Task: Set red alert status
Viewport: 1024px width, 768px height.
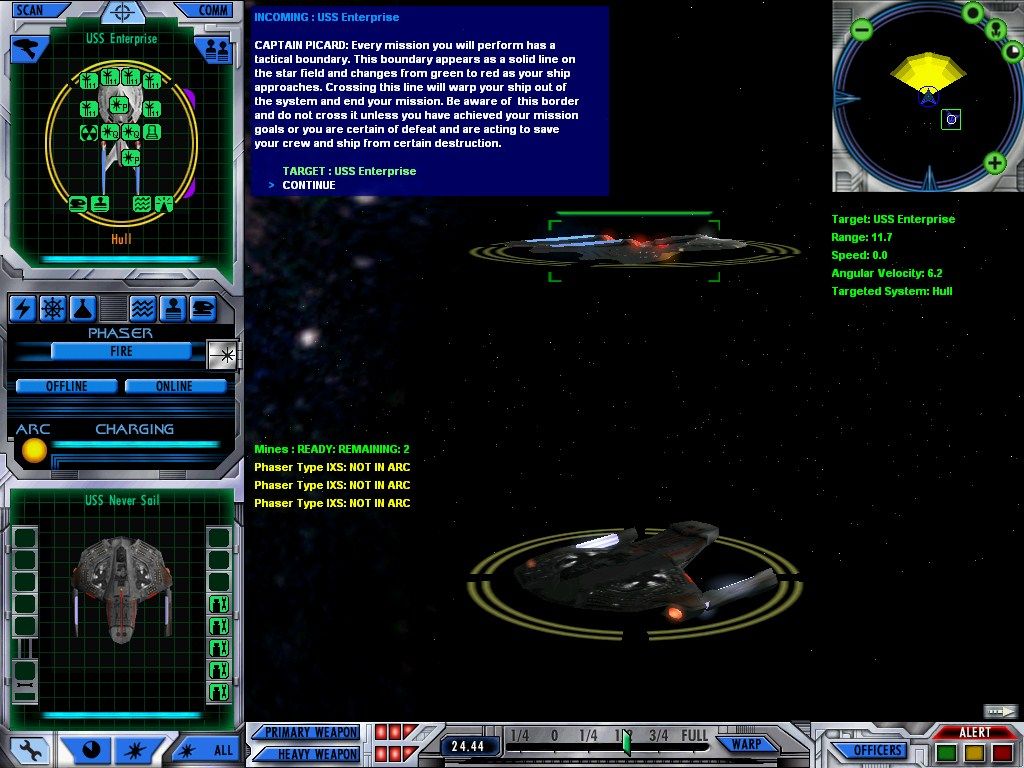Action: 1002,752
